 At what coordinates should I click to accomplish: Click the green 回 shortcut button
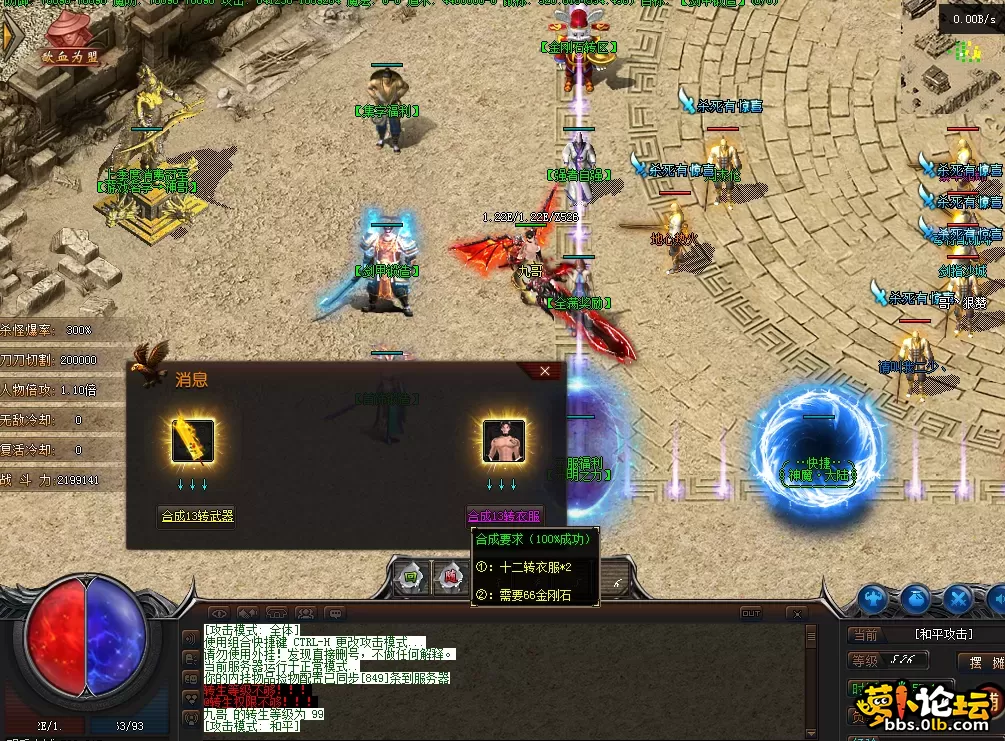point(410,577)
